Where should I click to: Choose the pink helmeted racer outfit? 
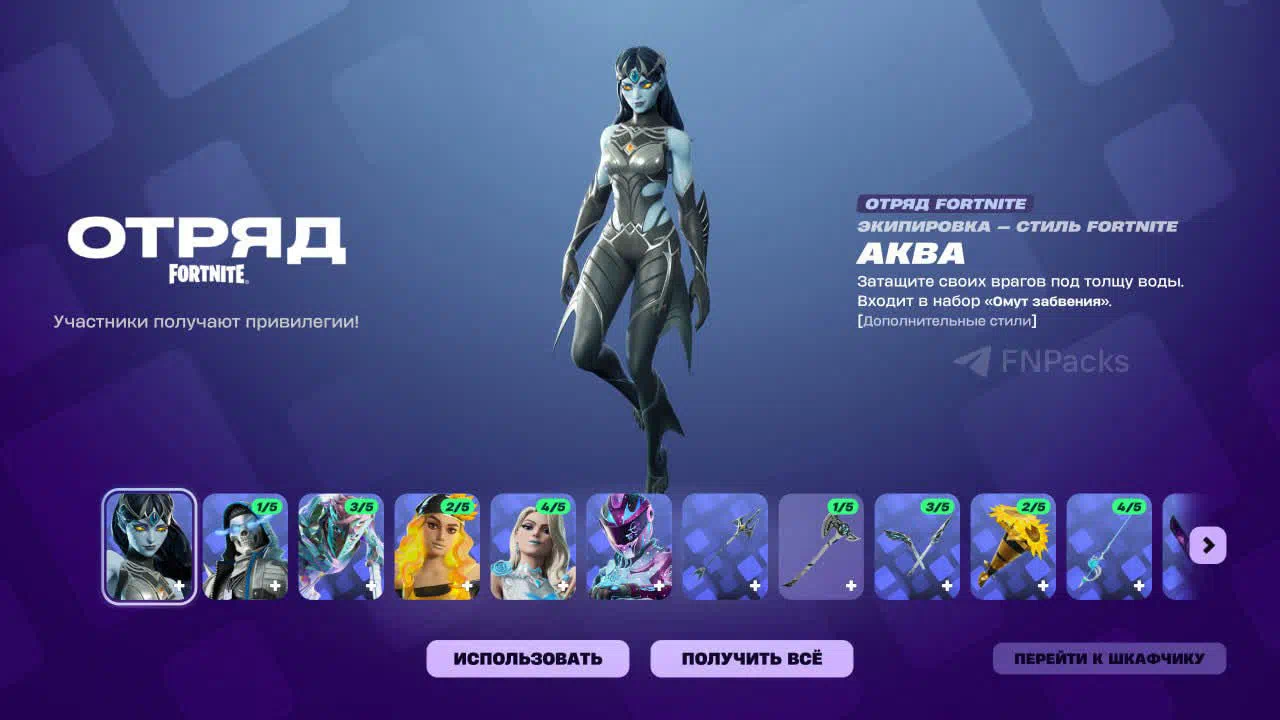[x=629, y=546]
